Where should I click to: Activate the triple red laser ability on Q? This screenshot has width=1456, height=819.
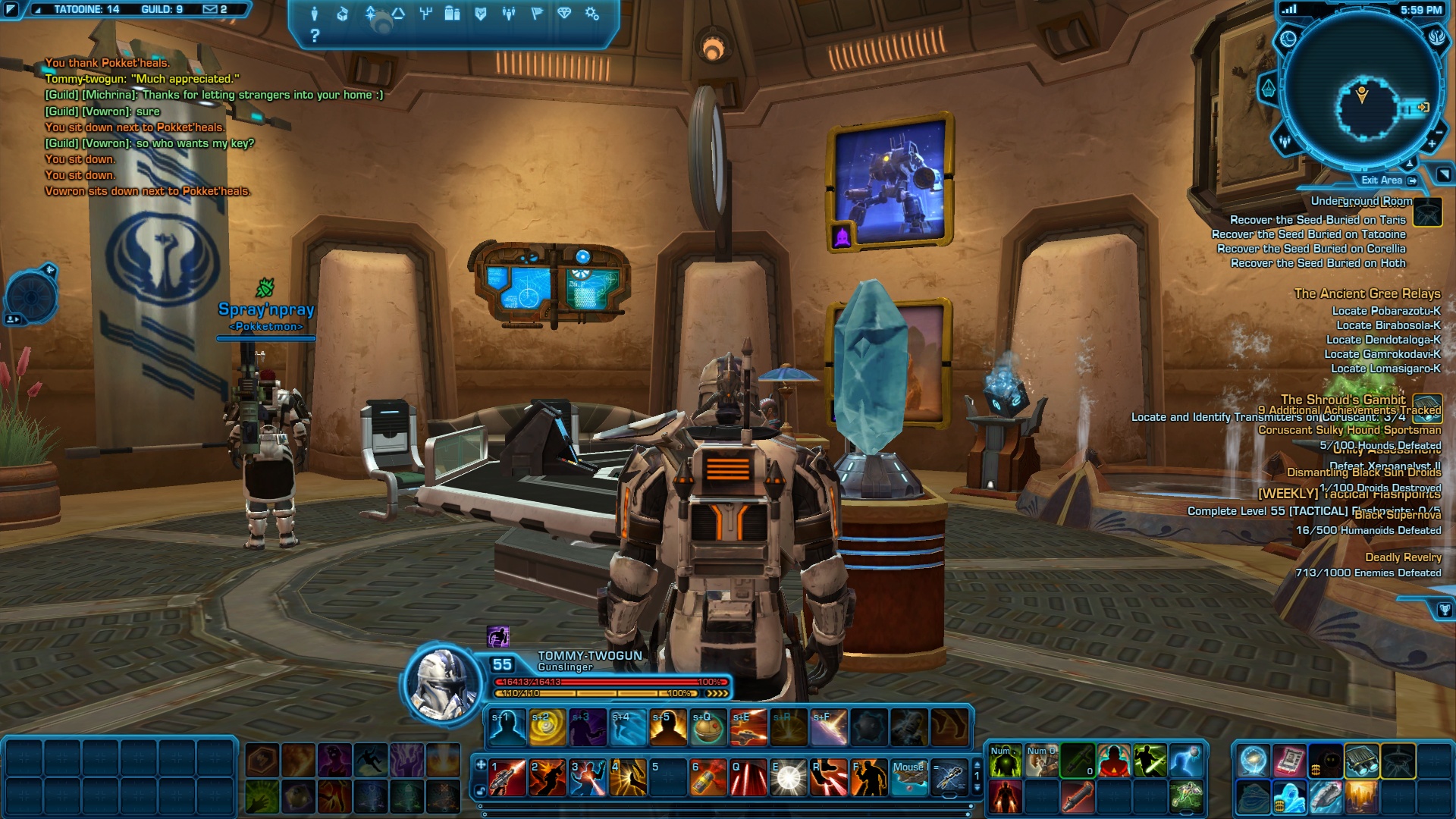(748, 778)
